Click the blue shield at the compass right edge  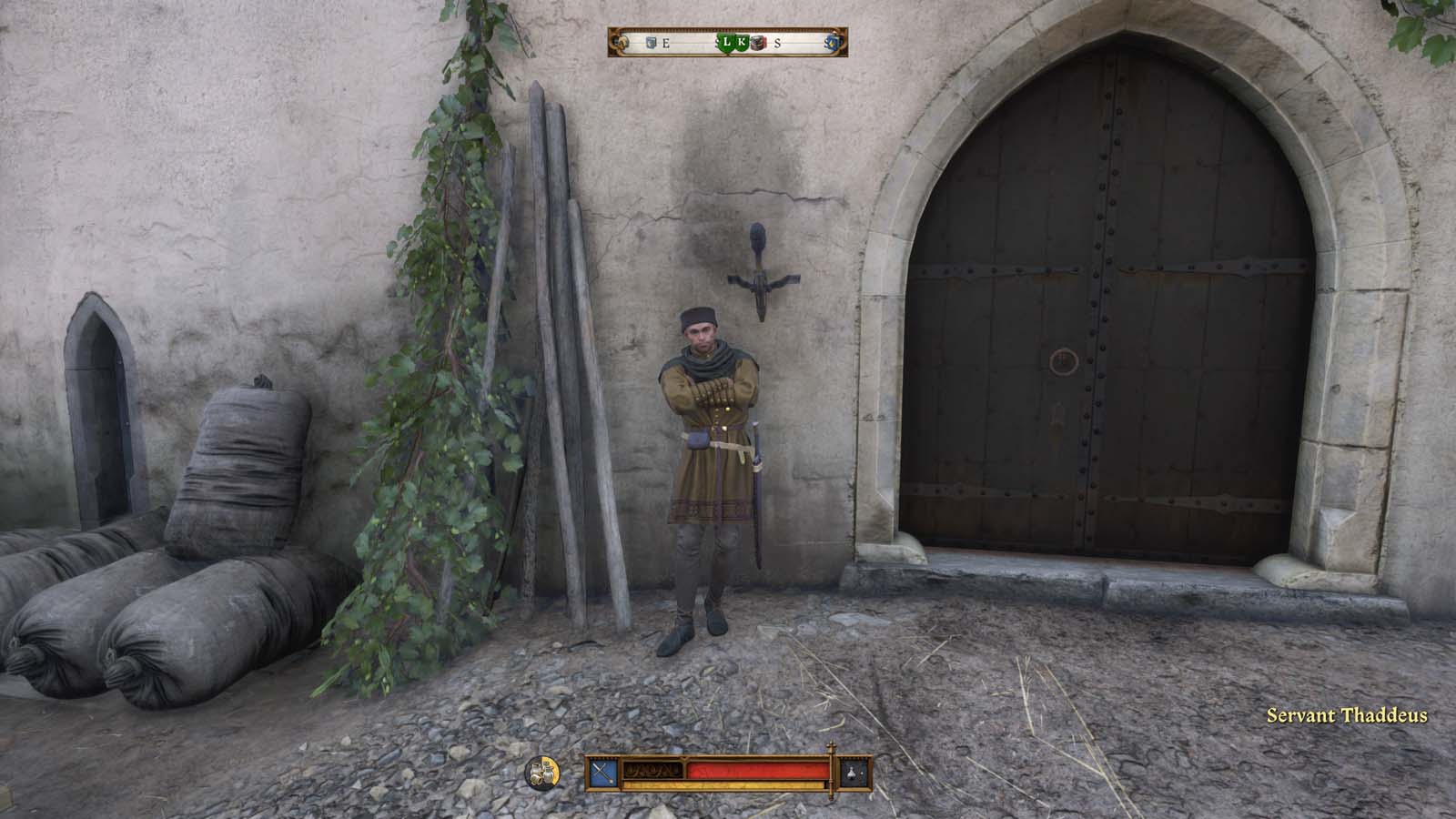pos(832,42)
